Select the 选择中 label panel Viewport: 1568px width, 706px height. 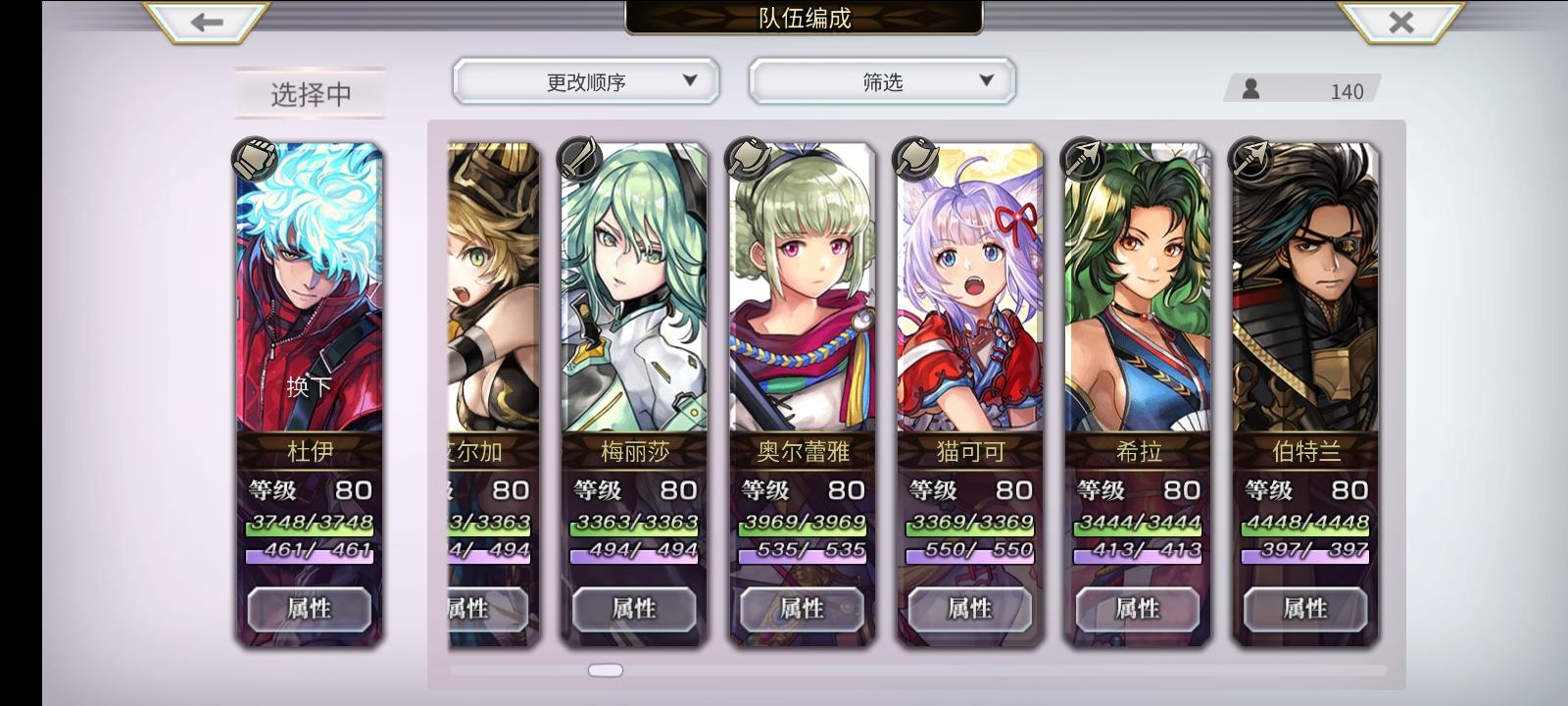coord(310,91)
